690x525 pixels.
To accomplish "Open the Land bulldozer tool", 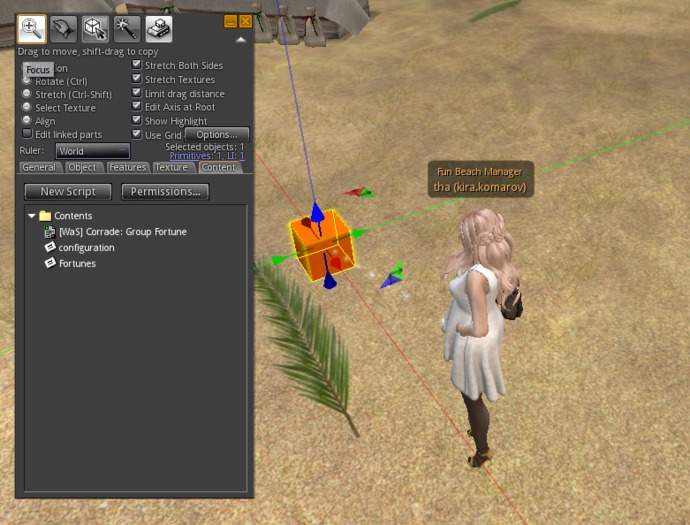I will tap(158, 28).
